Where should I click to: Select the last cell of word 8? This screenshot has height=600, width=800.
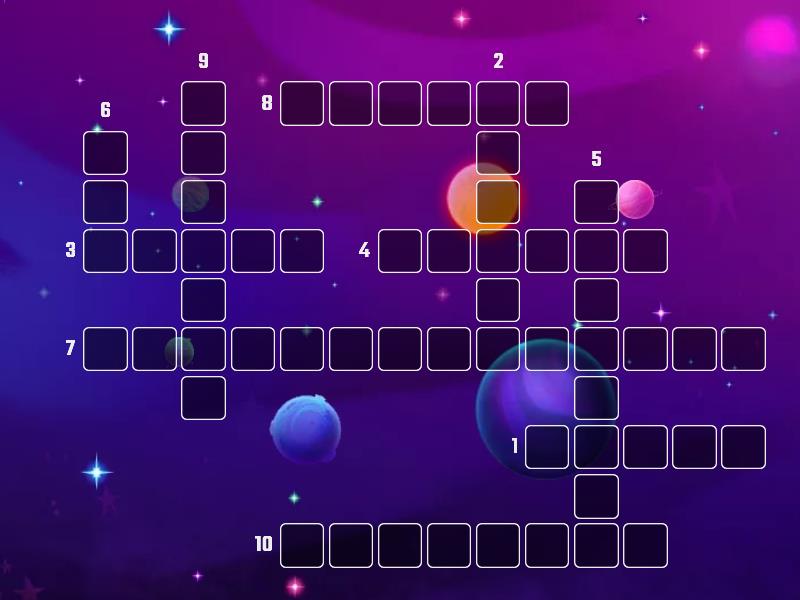[x=547, y=103]
